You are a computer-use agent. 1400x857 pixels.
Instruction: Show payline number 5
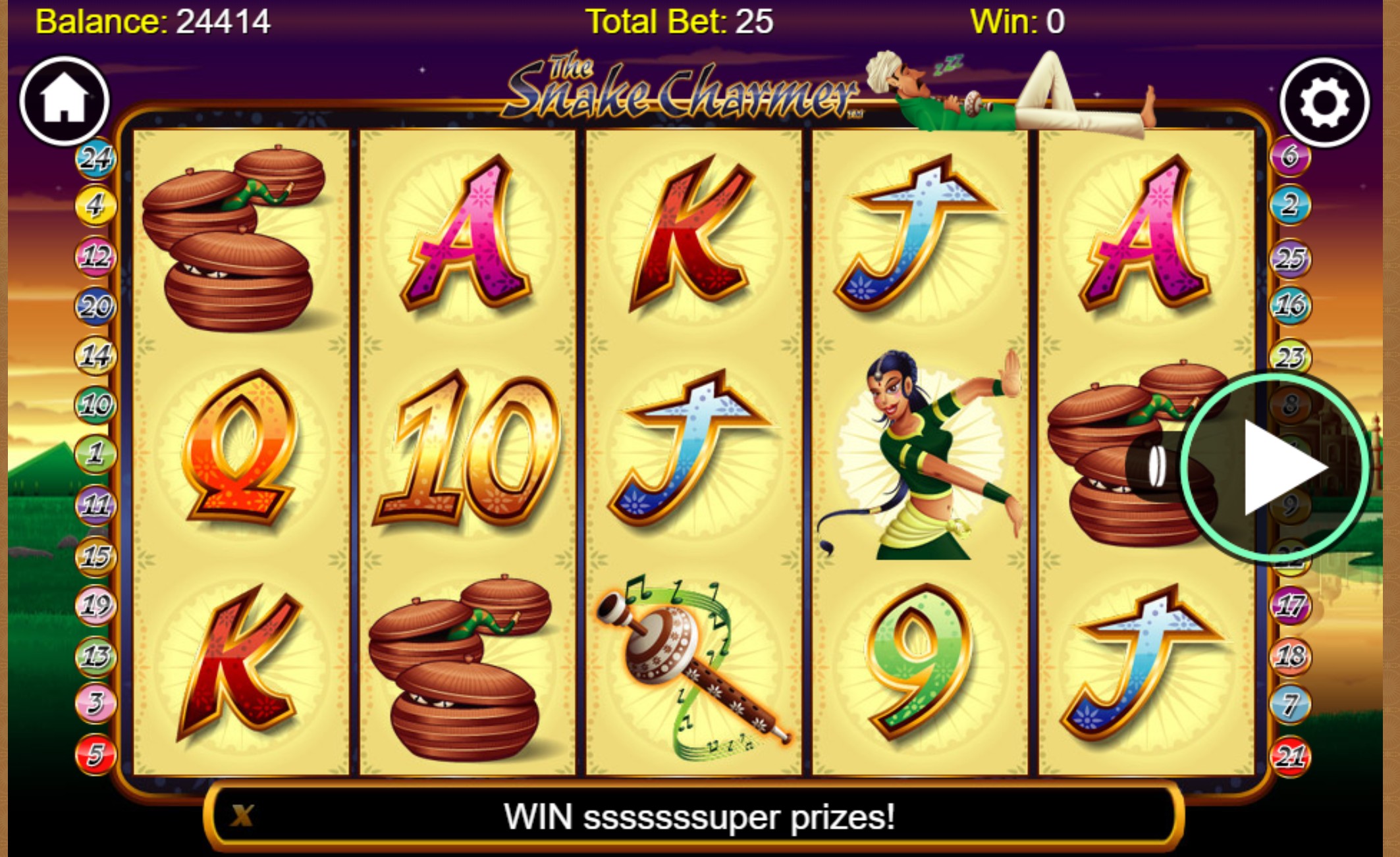[x=96, y=754]
